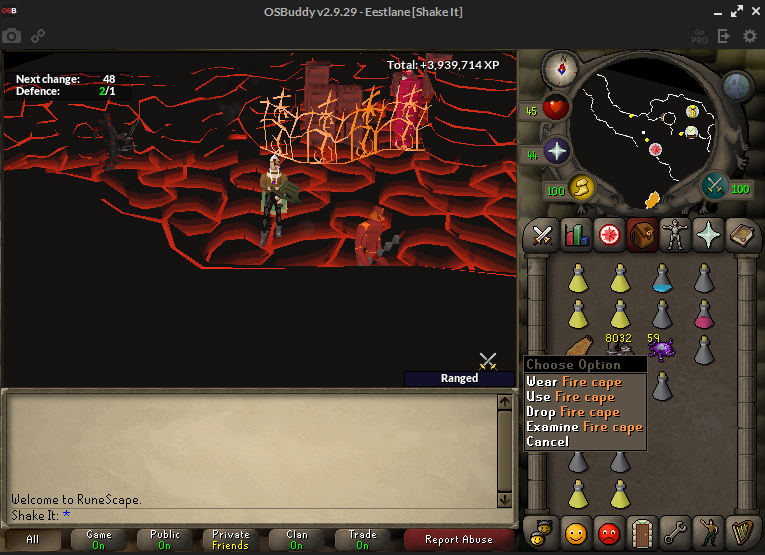
Task: Choose Wear Fire cape option
Action: (x=574, y=382)
